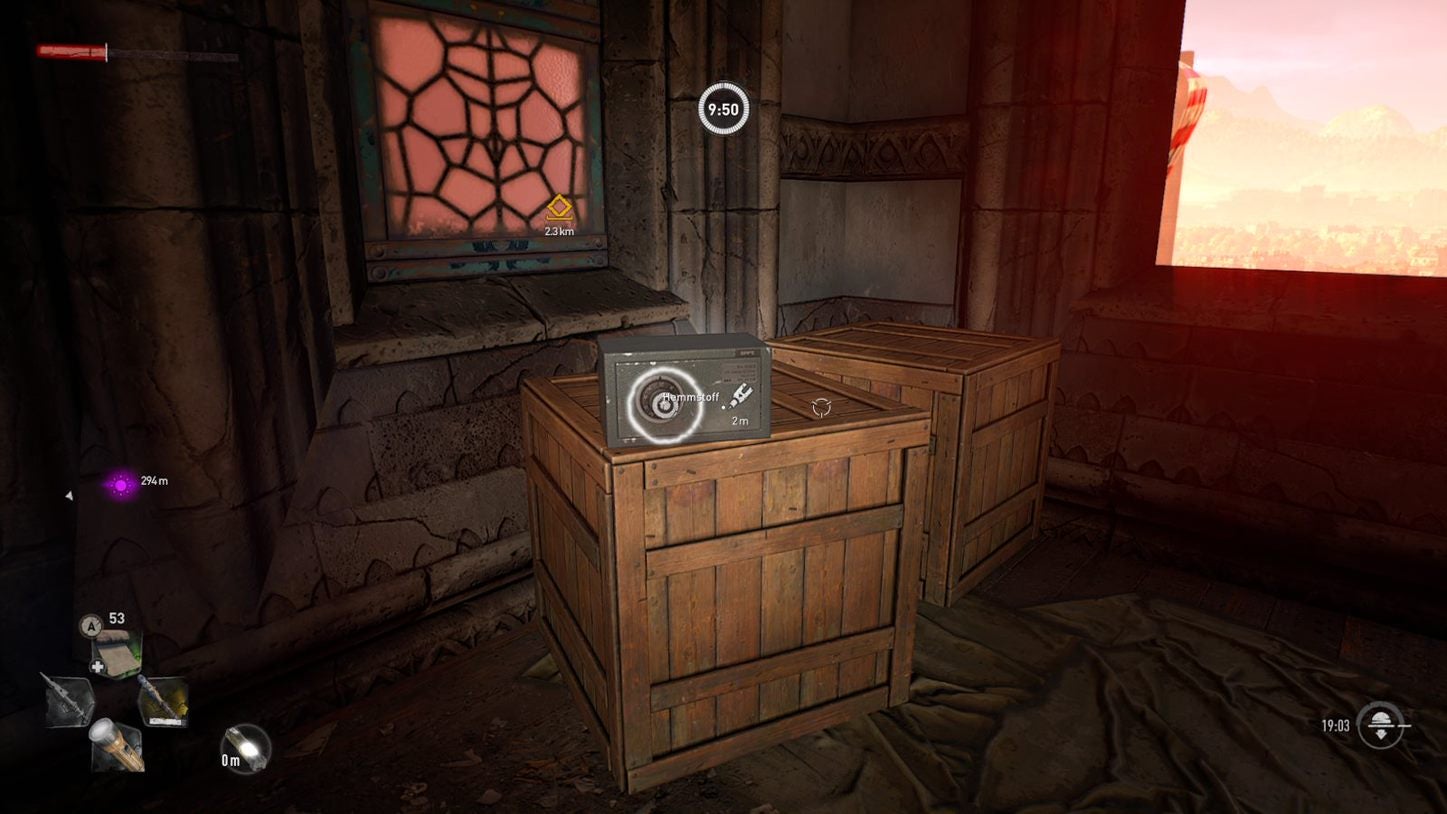Image resolution: width=1447 pixels, height=814 pixels.
Task: Click the health cross icon on bandage slot
Action: pyautogui.click(x=97, y=667)
